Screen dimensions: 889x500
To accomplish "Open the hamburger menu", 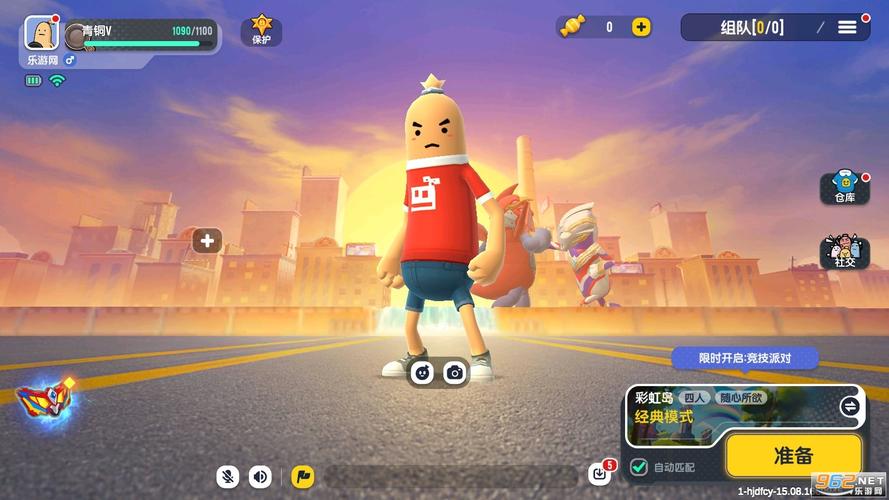I will click(847, 27).
